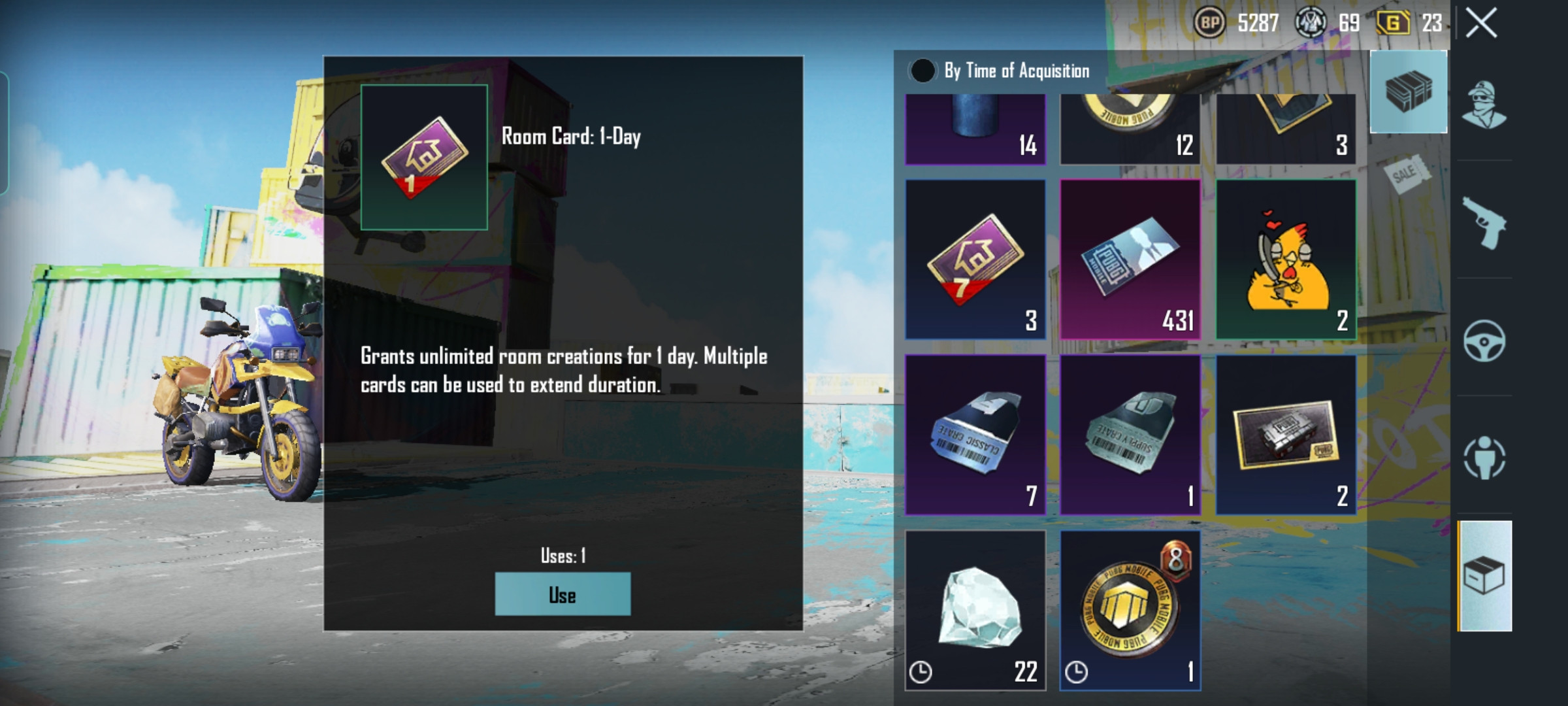Select the Supply Crate coupon slot
Viewport: 1568px width, 706px height.
point(1130,435)
